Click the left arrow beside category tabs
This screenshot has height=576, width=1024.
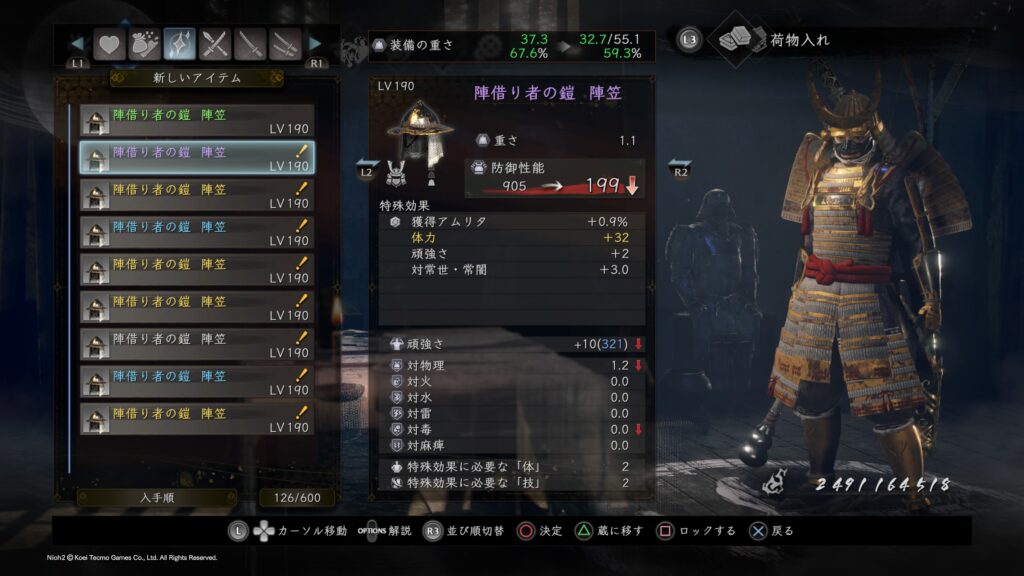77,44
